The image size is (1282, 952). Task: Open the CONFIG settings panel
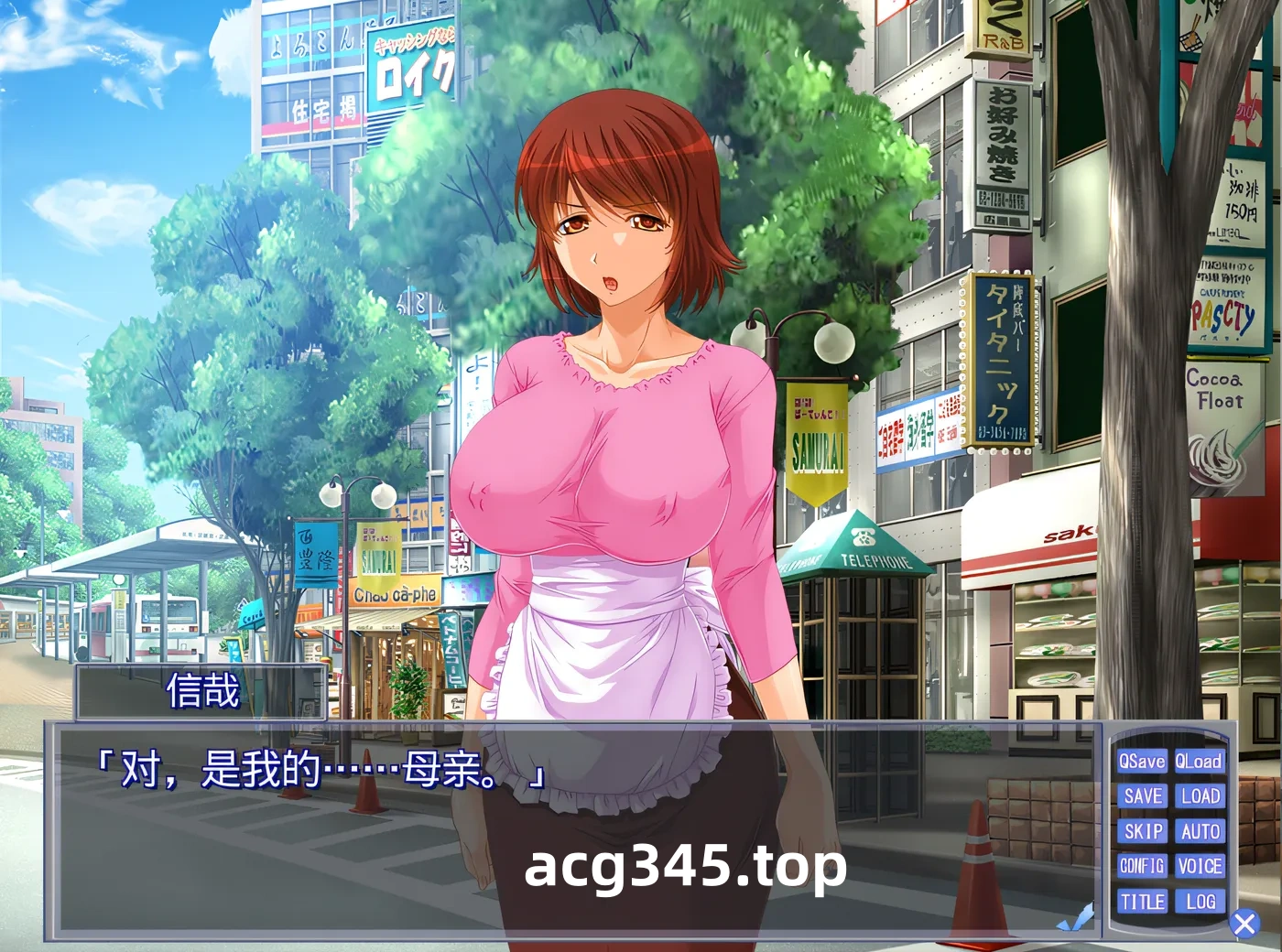tap(1142, 866)
